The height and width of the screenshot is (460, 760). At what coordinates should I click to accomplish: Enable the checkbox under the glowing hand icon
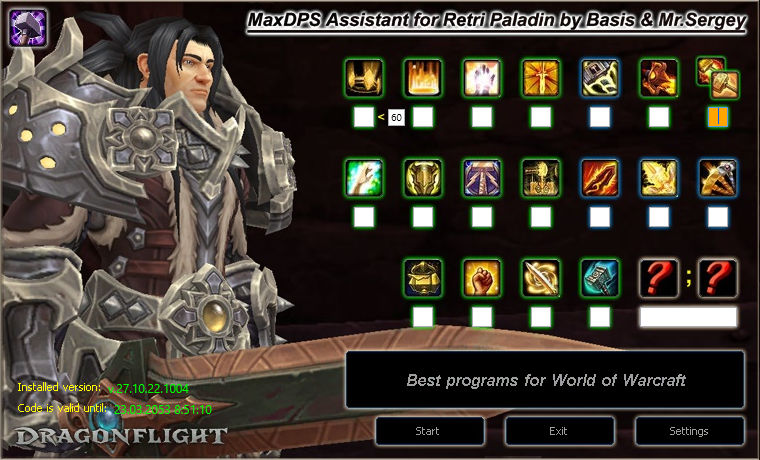[x=482, y=118]
